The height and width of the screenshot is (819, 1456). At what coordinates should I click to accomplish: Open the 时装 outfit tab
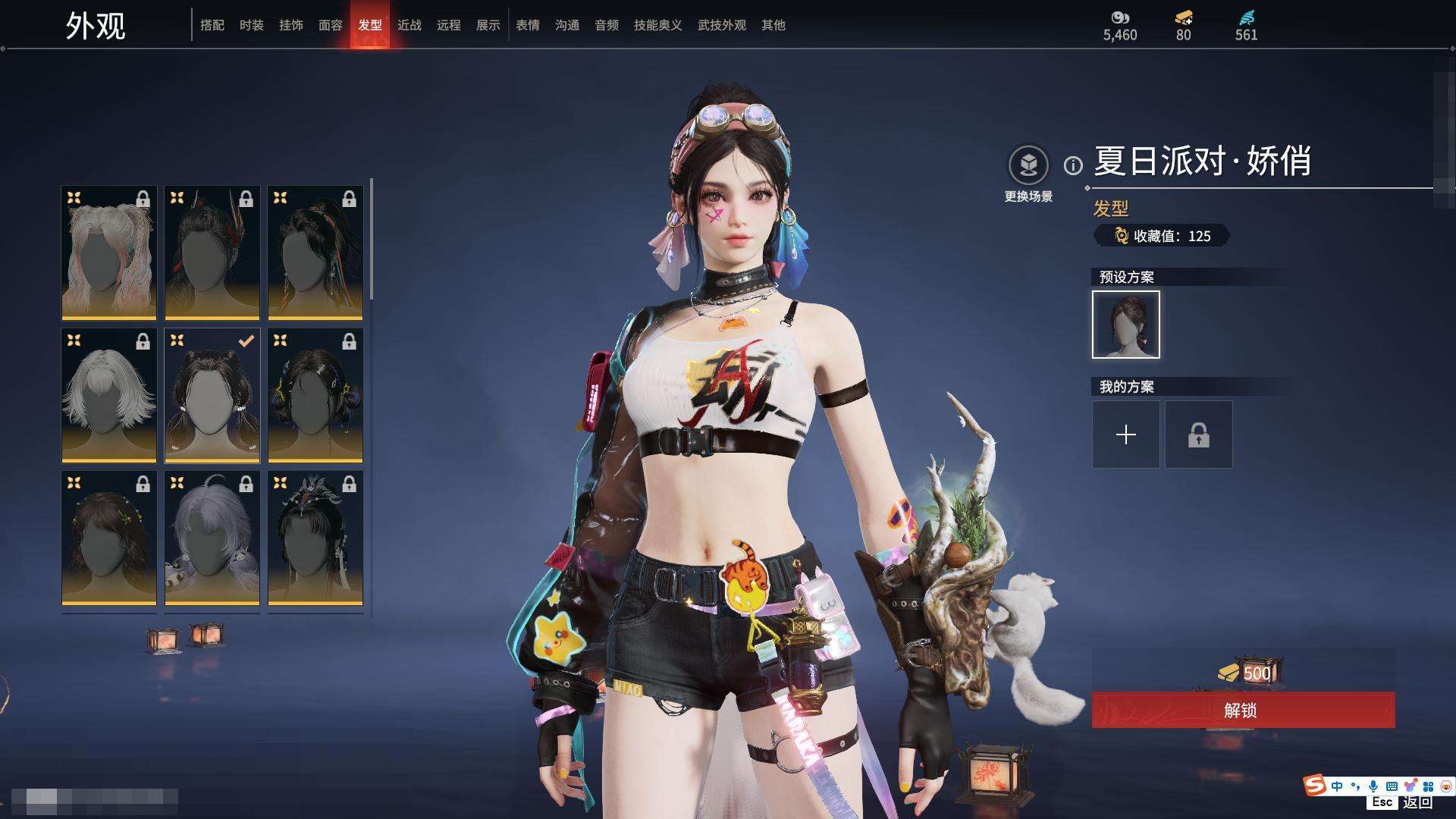coord(251,25)
